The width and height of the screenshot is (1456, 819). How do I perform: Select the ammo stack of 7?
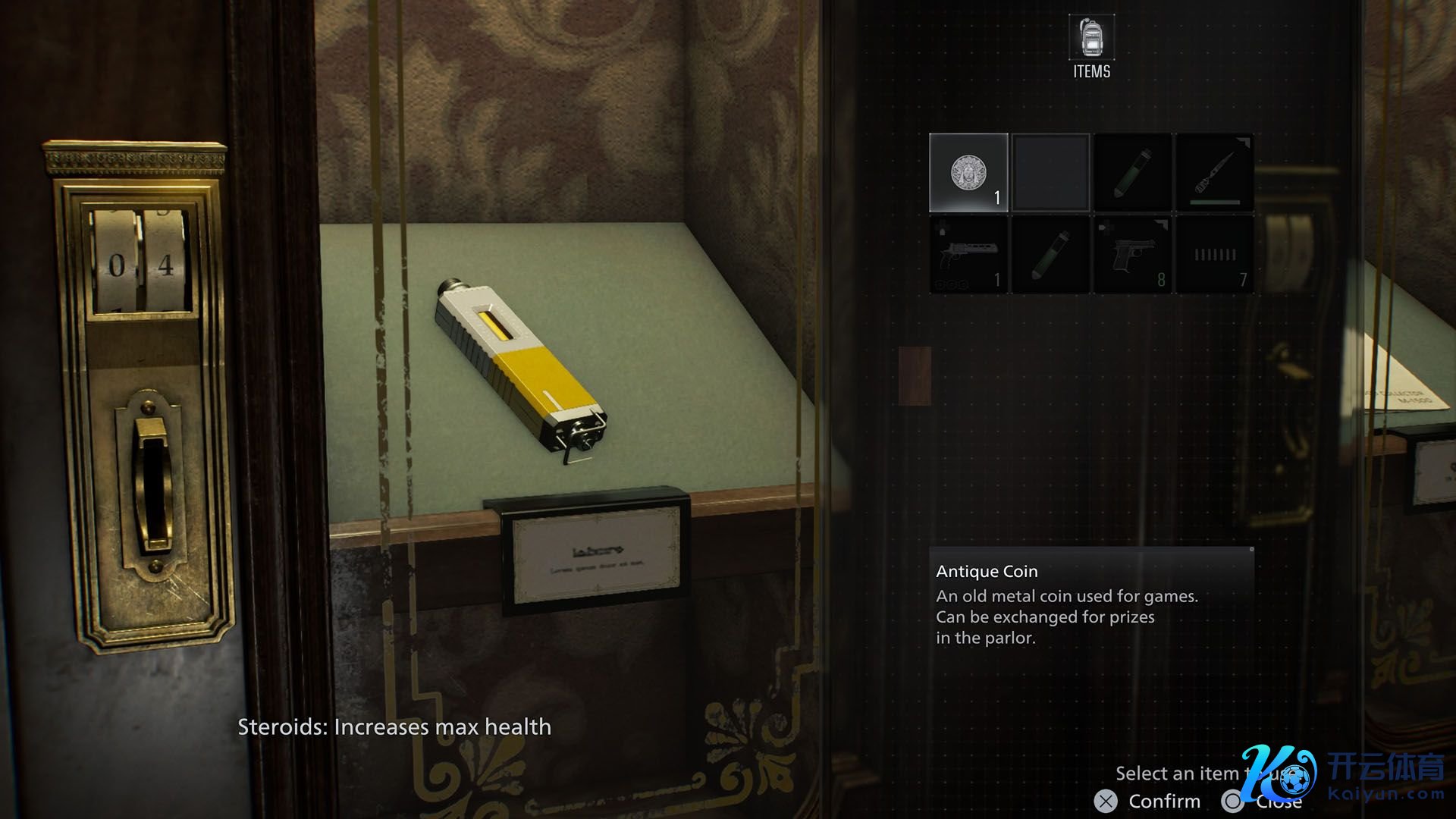pyautogui.click(x=1214, y=255)
